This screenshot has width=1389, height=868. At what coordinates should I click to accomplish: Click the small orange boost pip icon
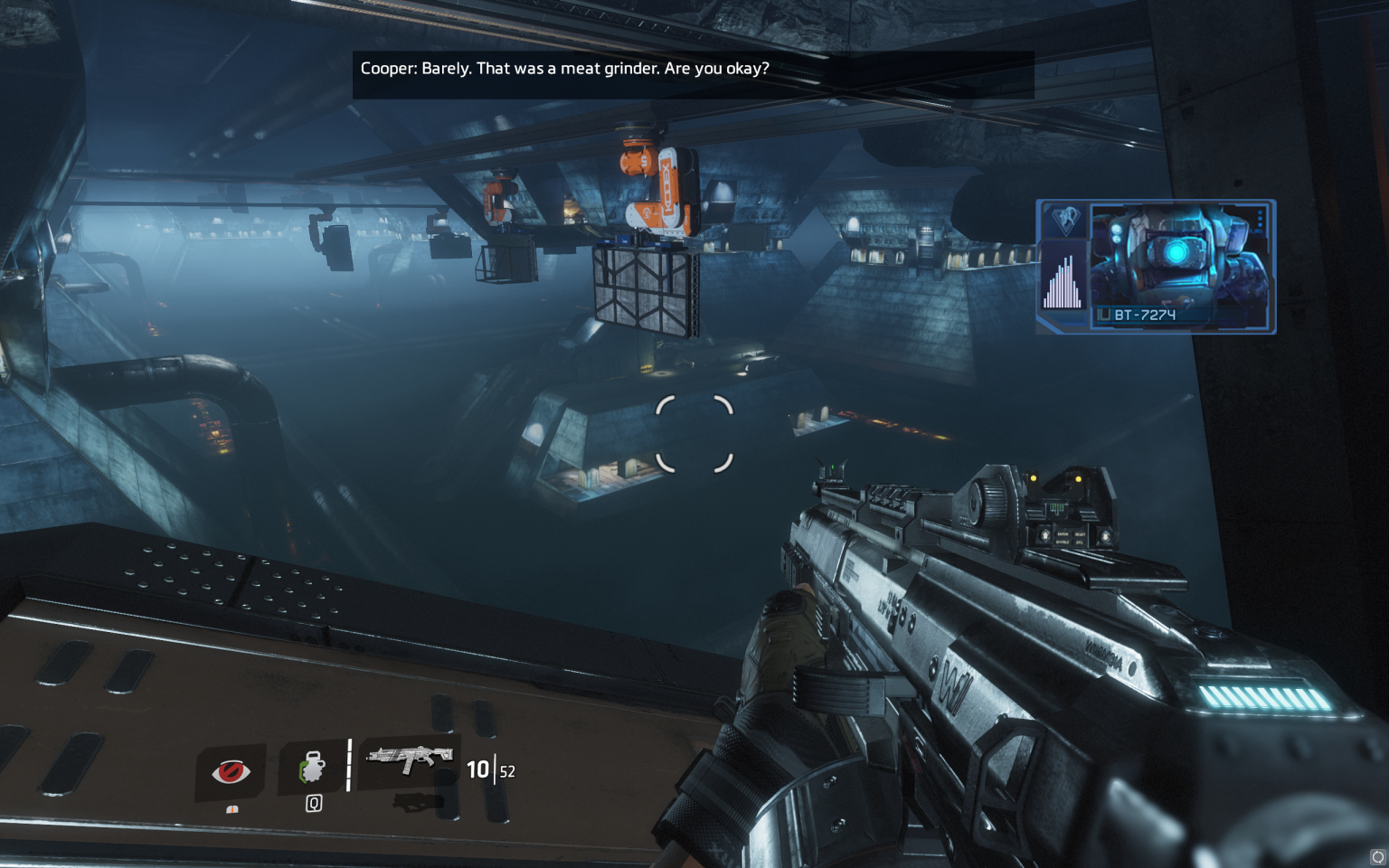pos(232,810)
